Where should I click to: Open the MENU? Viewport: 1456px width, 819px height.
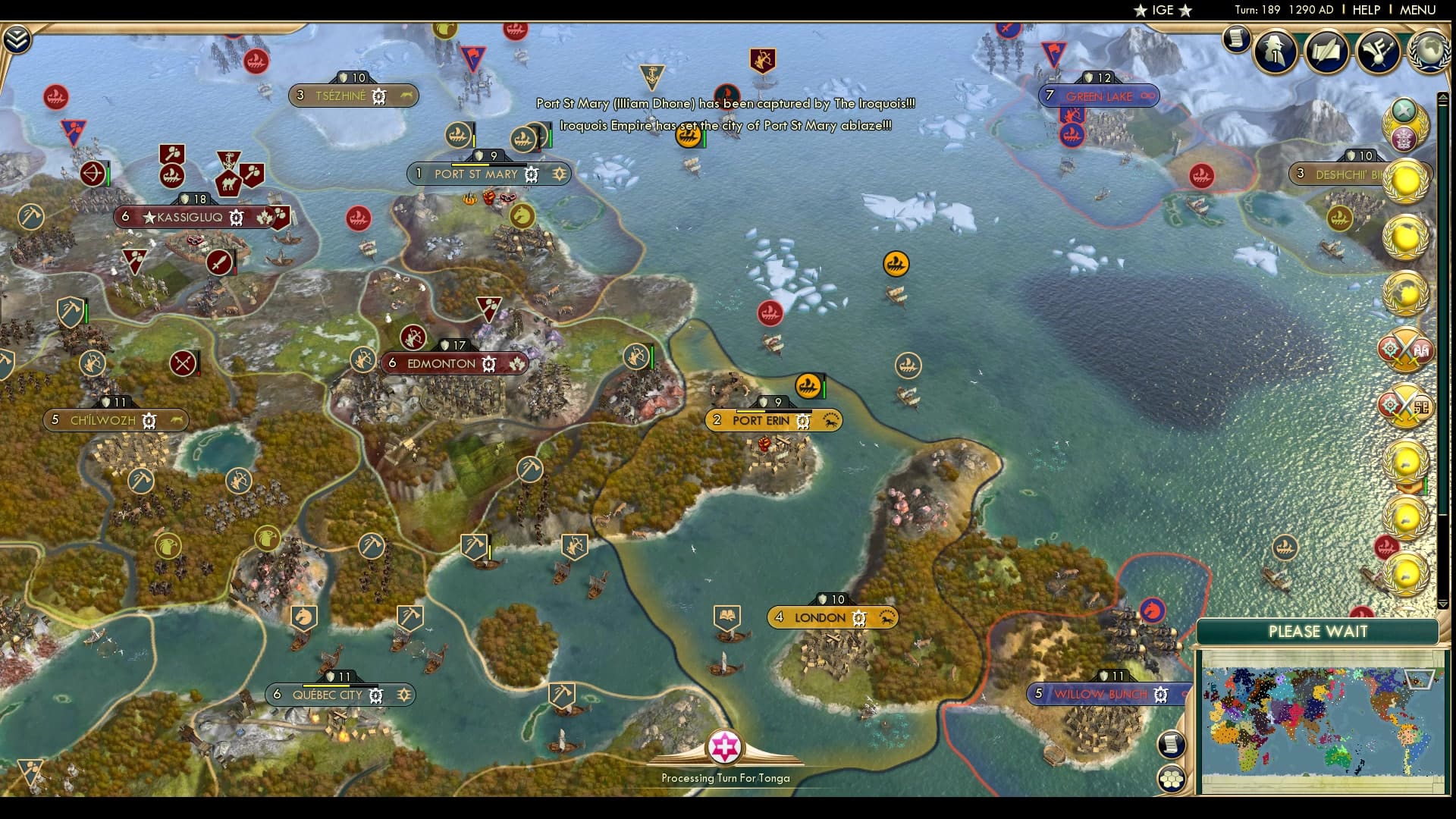coord(1417,10)
